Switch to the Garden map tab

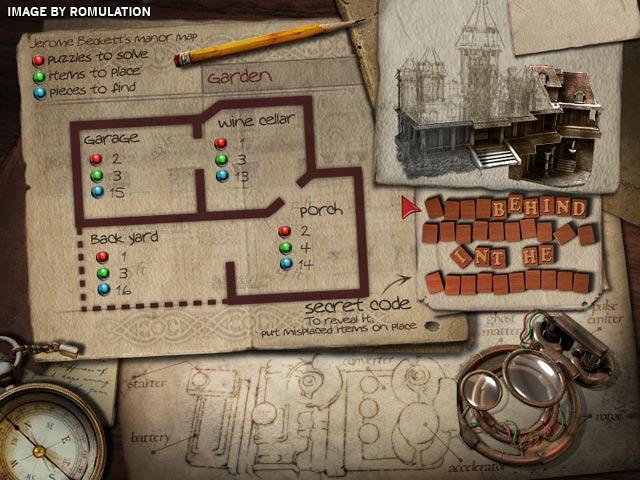tap(234, 74)
